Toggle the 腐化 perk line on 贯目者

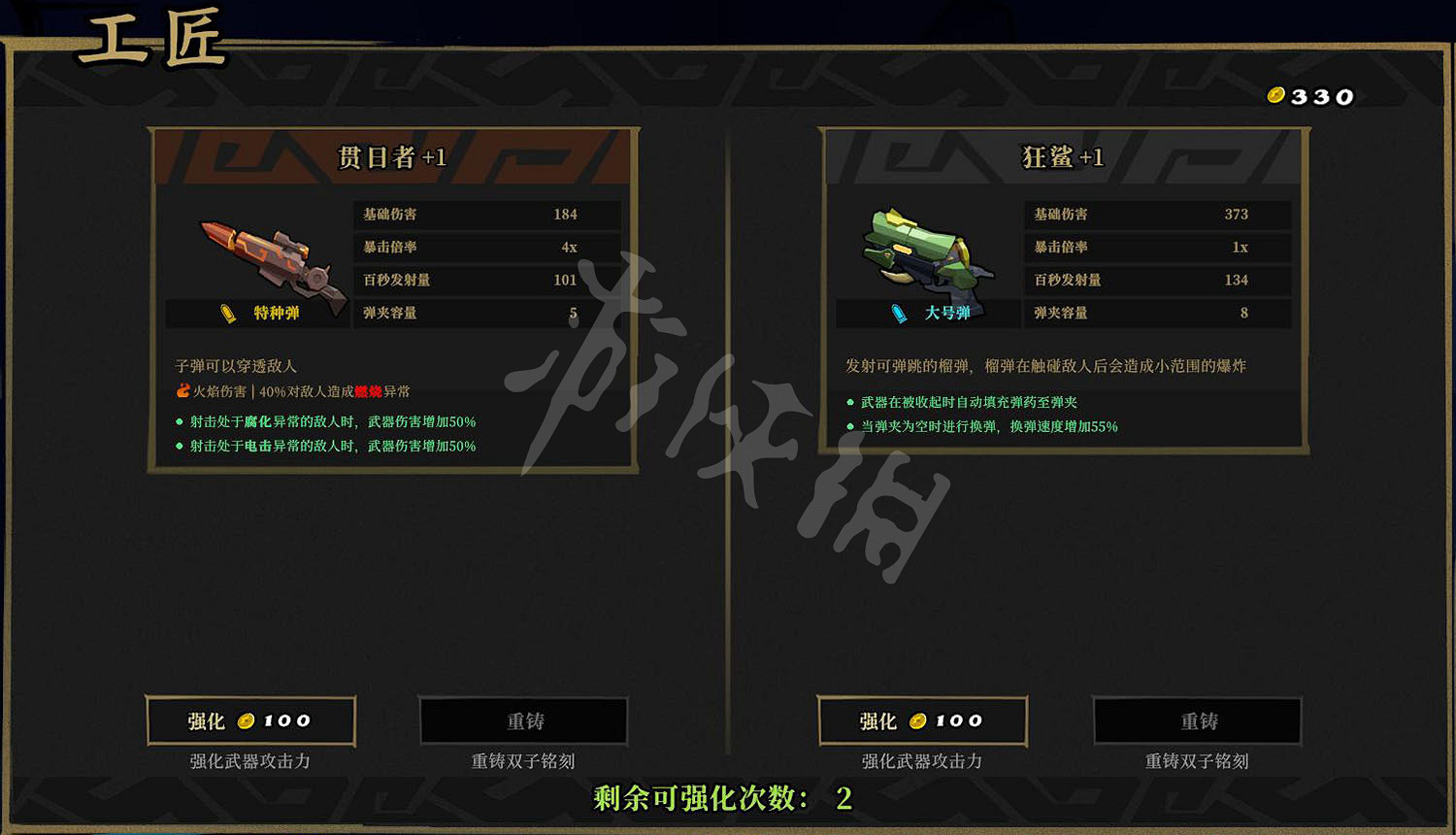[325, 421]
